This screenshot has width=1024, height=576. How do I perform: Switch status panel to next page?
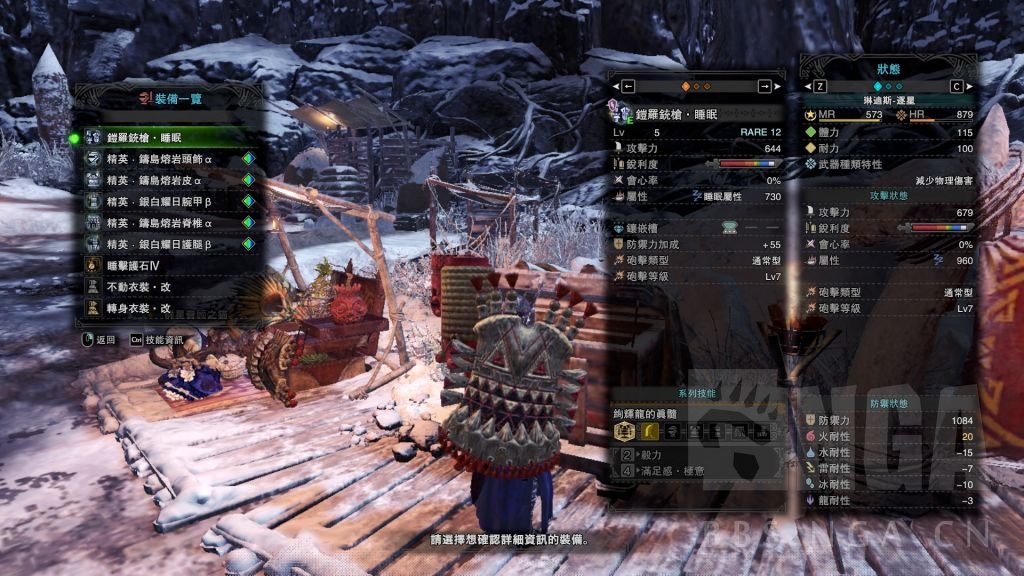[x=957, y=86]
